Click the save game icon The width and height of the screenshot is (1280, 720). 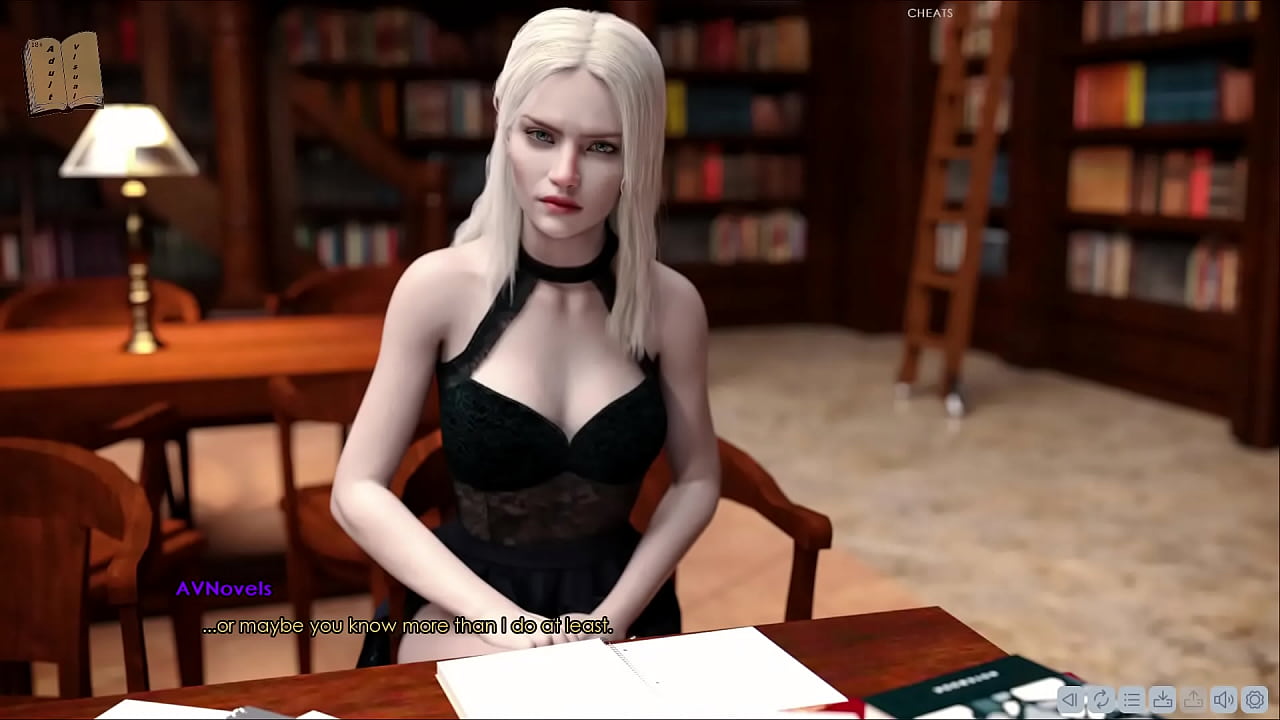tap(1161, 700)
